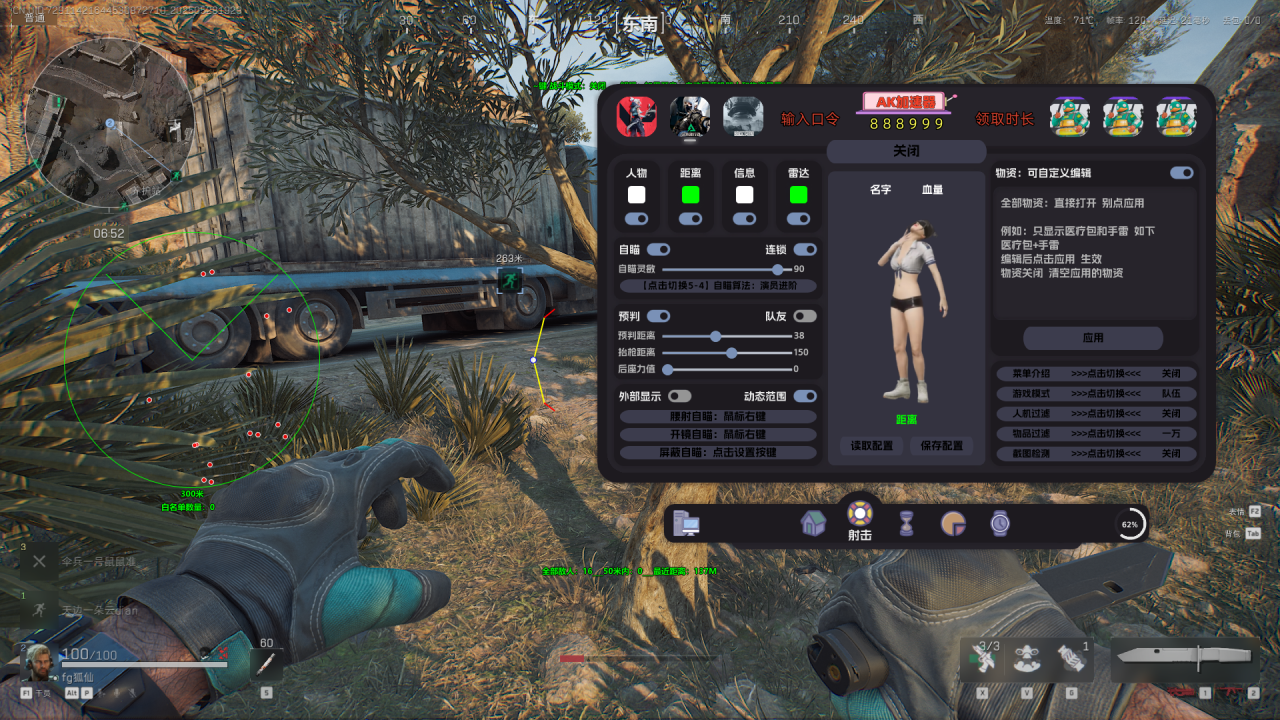The width and height of the screenshot is (1280, 720).
Task: Toggle the 连锁 switch
Action: pyautogui.click(x=804, y=249)
